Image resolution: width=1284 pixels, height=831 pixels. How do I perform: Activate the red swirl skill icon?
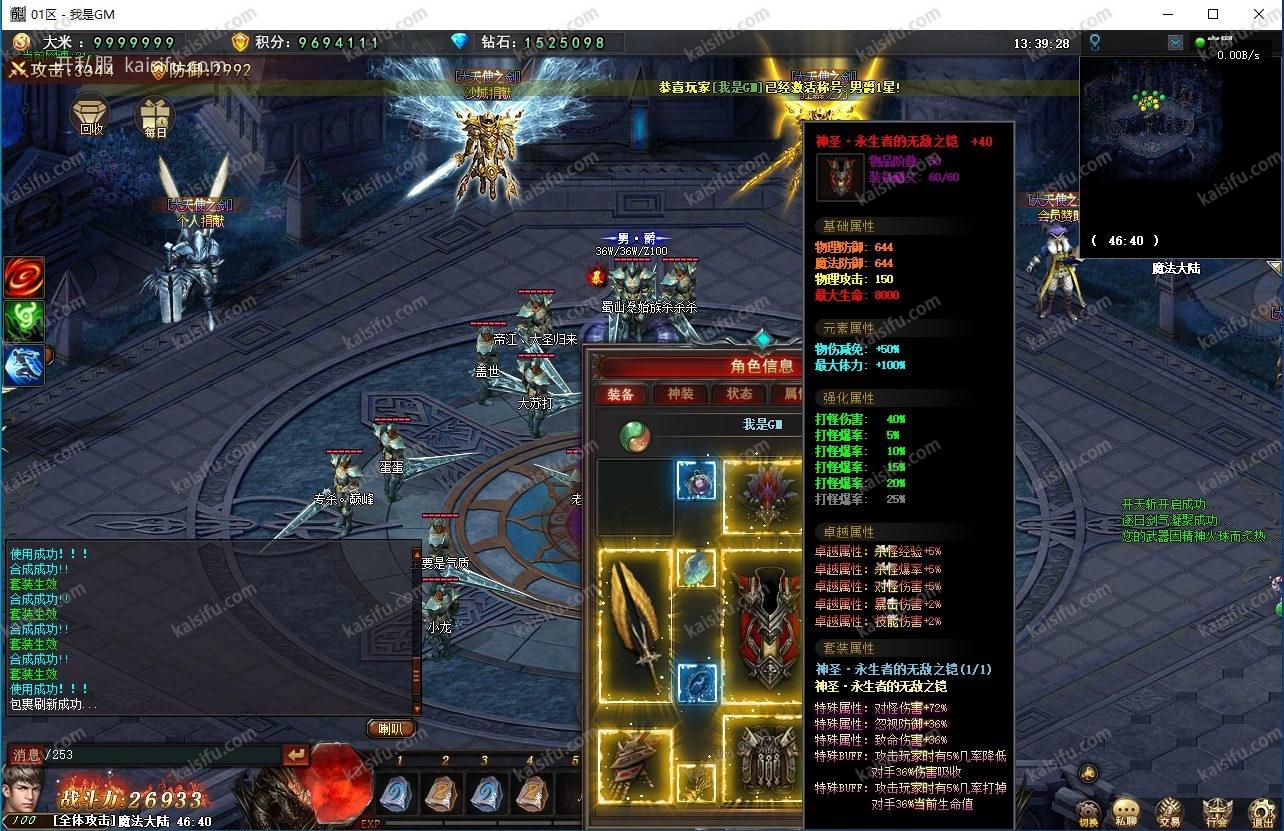pos(24,278)
